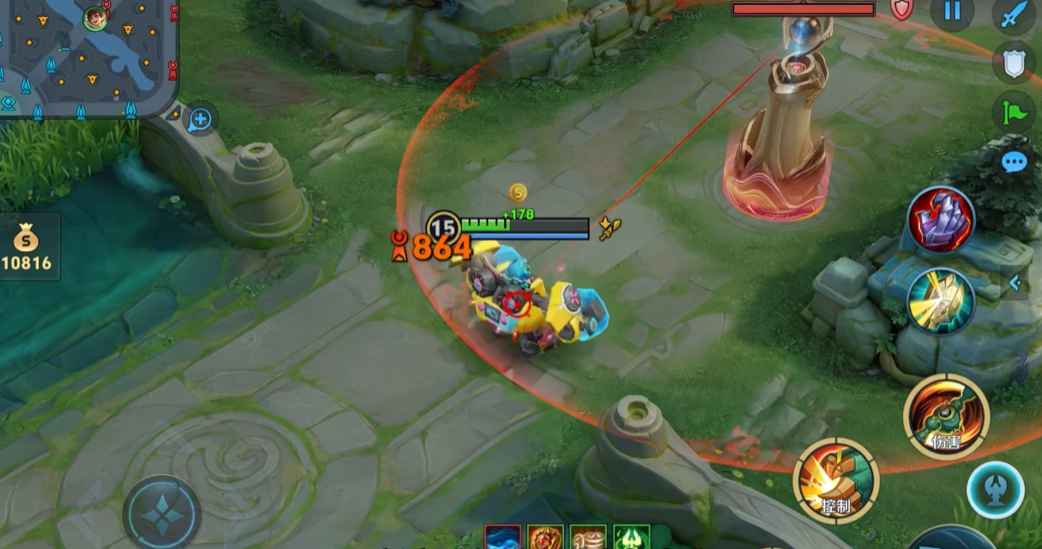Tap the blue sword attack signal button
The width and height of the screenshot is (1042, 549).
[x=1013, y=15]
